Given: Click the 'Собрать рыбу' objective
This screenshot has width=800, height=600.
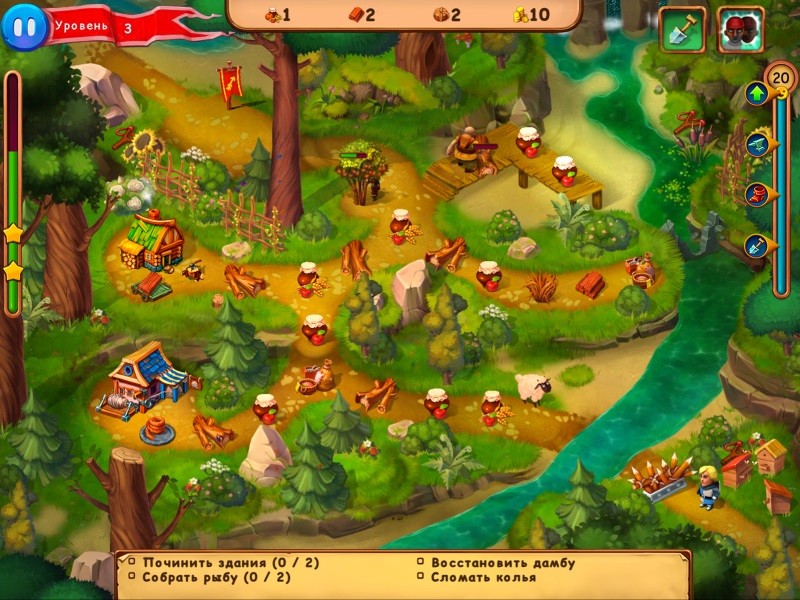Looking at the screenshot, I should [216, 577].
